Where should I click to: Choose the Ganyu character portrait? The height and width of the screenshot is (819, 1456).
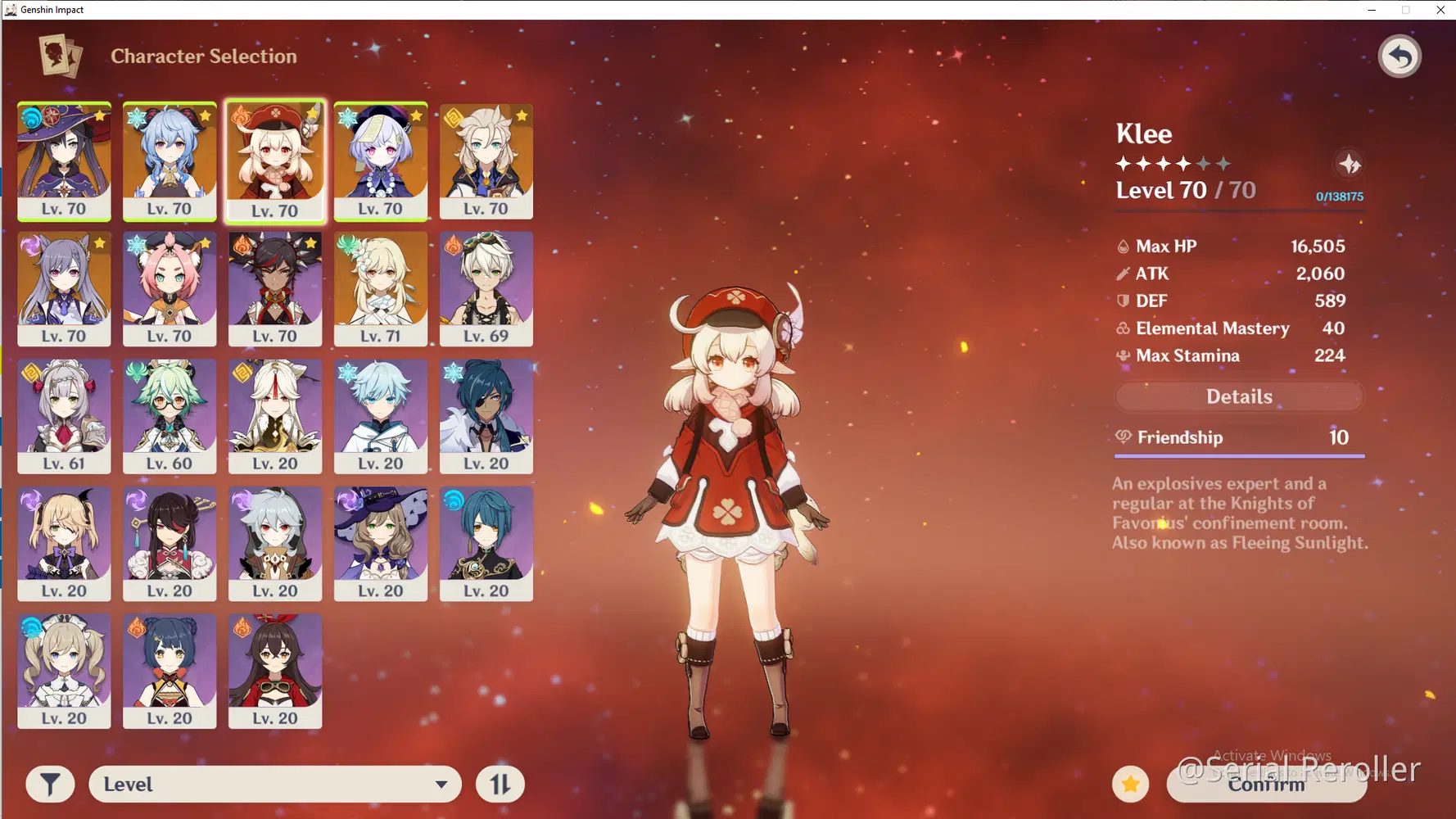pyautogui.click(x=170, y=161)
